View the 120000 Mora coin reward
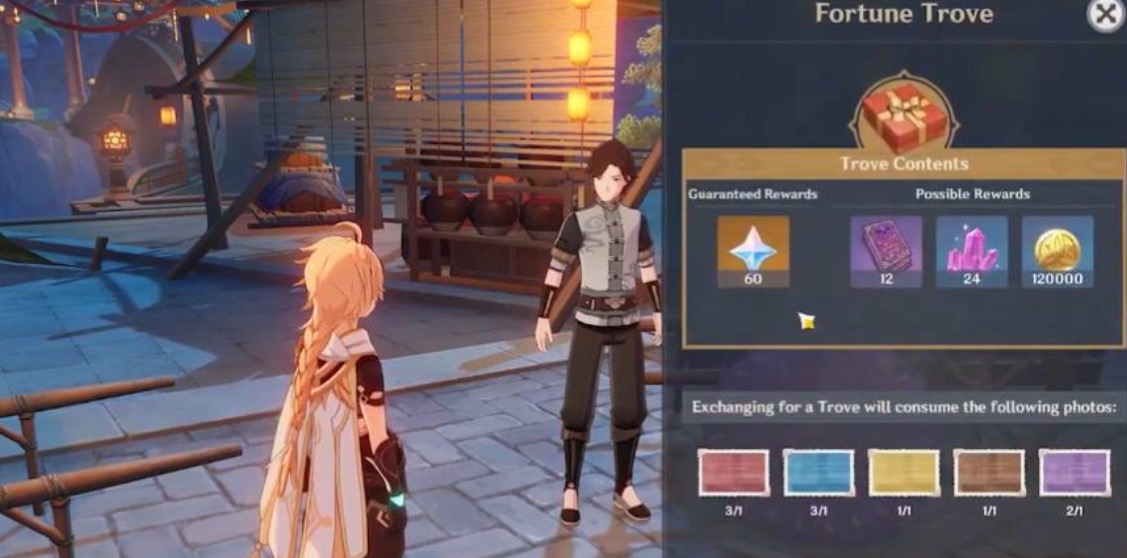 pos(1057,245)
